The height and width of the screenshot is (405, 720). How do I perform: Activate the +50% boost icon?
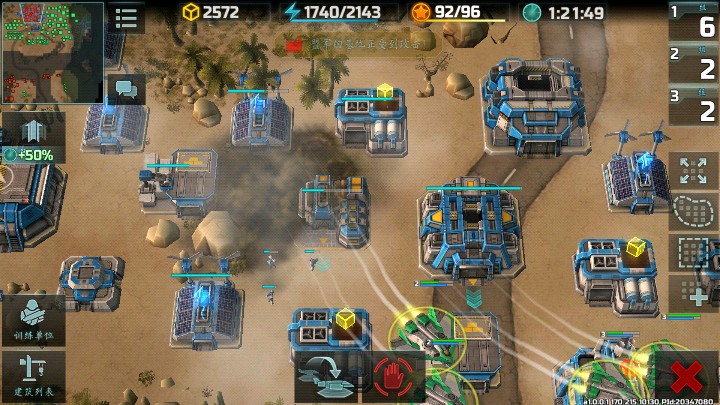click(x=32, y=138)
